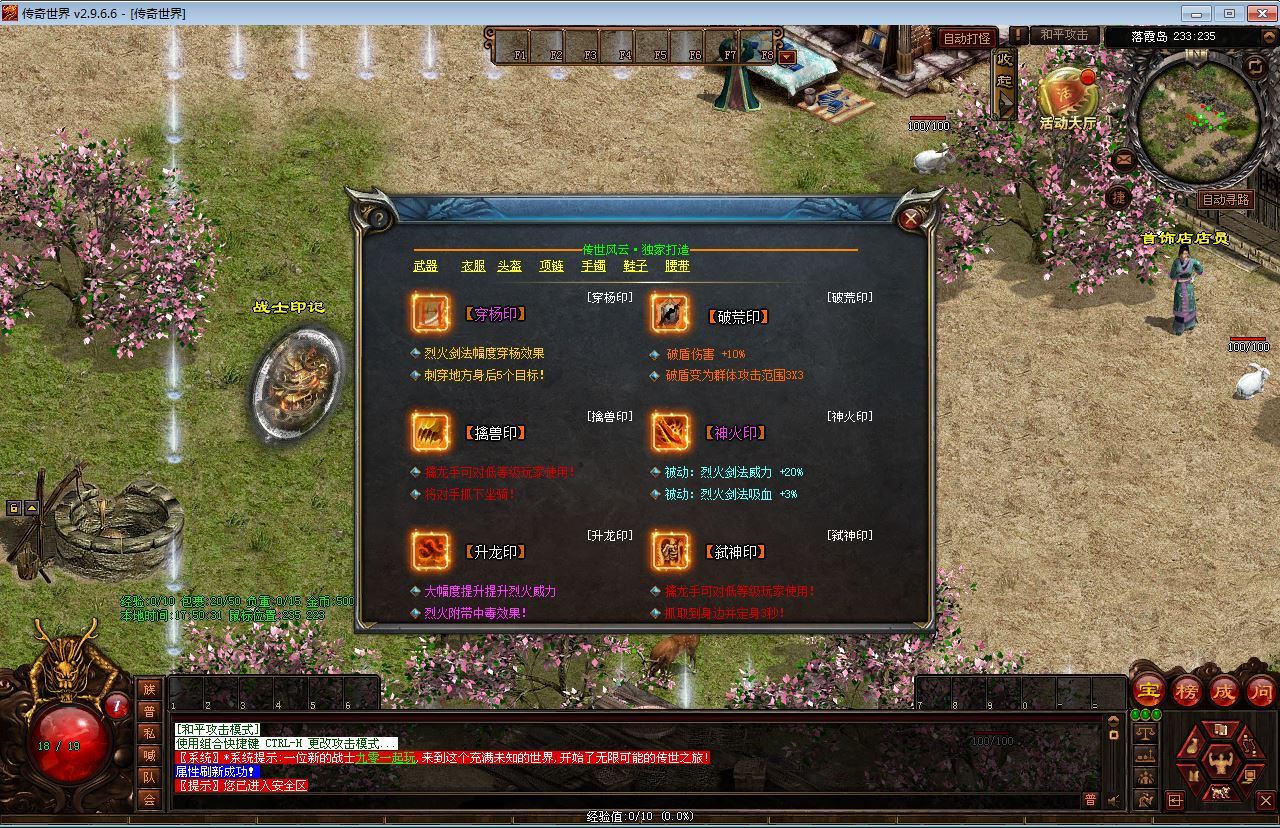
Task: Select the 升龙印 seal icon
Action: click(432, 550)
